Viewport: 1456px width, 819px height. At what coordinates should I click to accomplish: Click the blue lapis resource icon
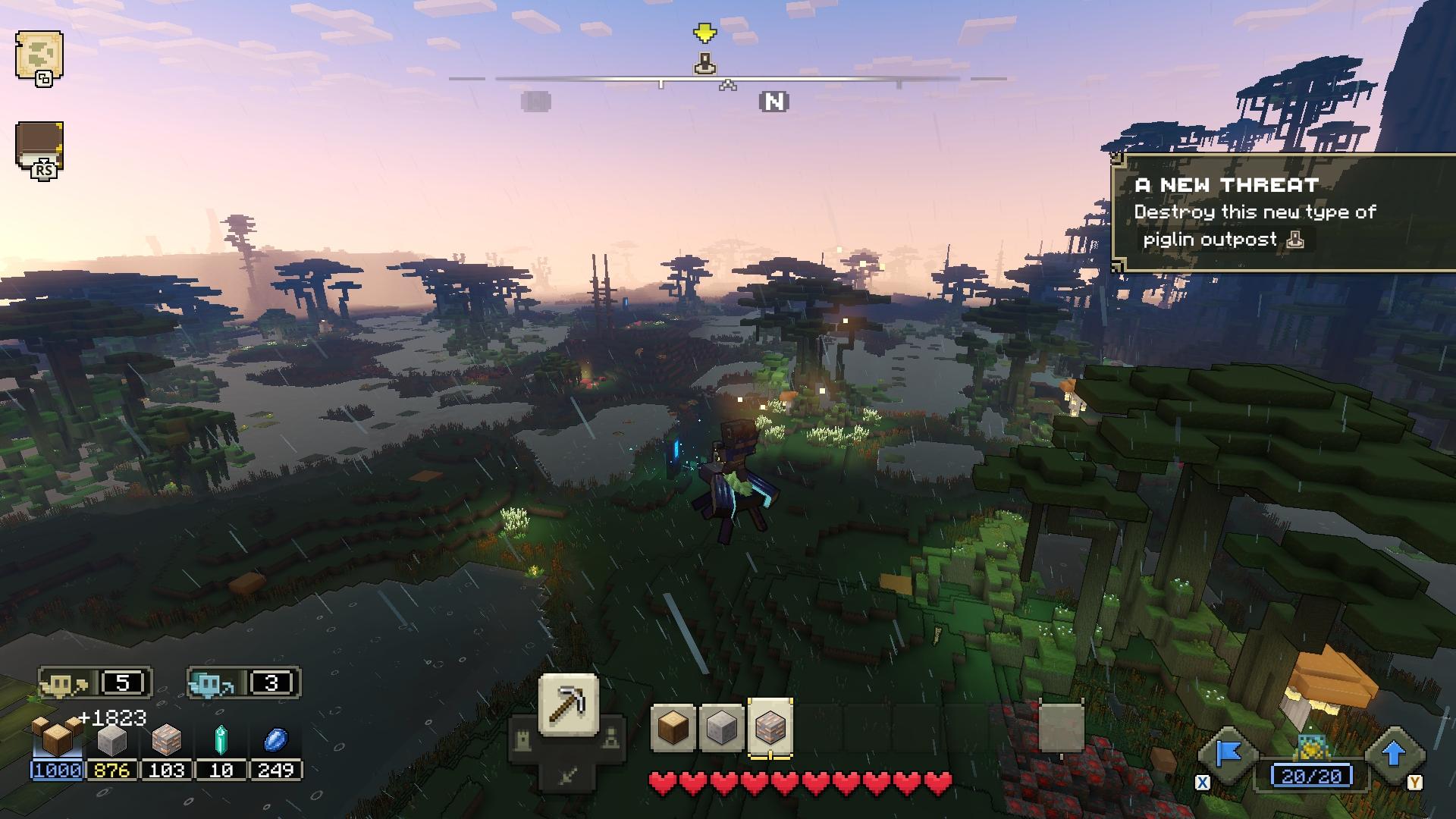275,740
